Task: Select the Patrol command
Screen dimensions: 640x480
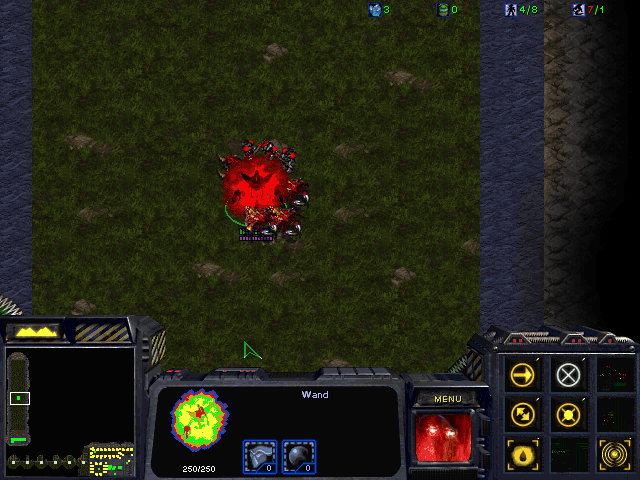Action: click(522, 413)
